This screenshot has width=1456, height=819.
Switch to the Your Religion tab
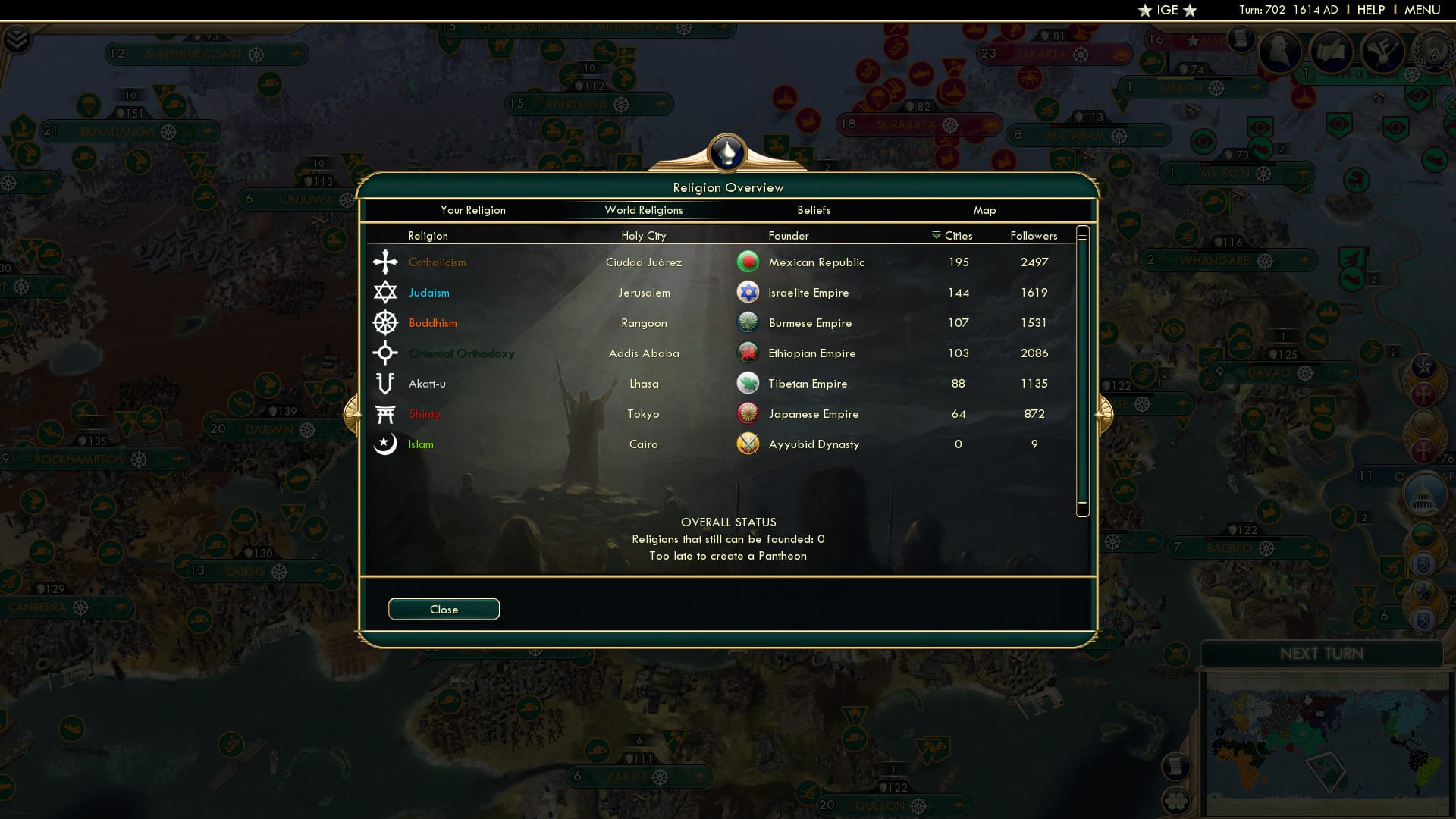pos(474,210)
